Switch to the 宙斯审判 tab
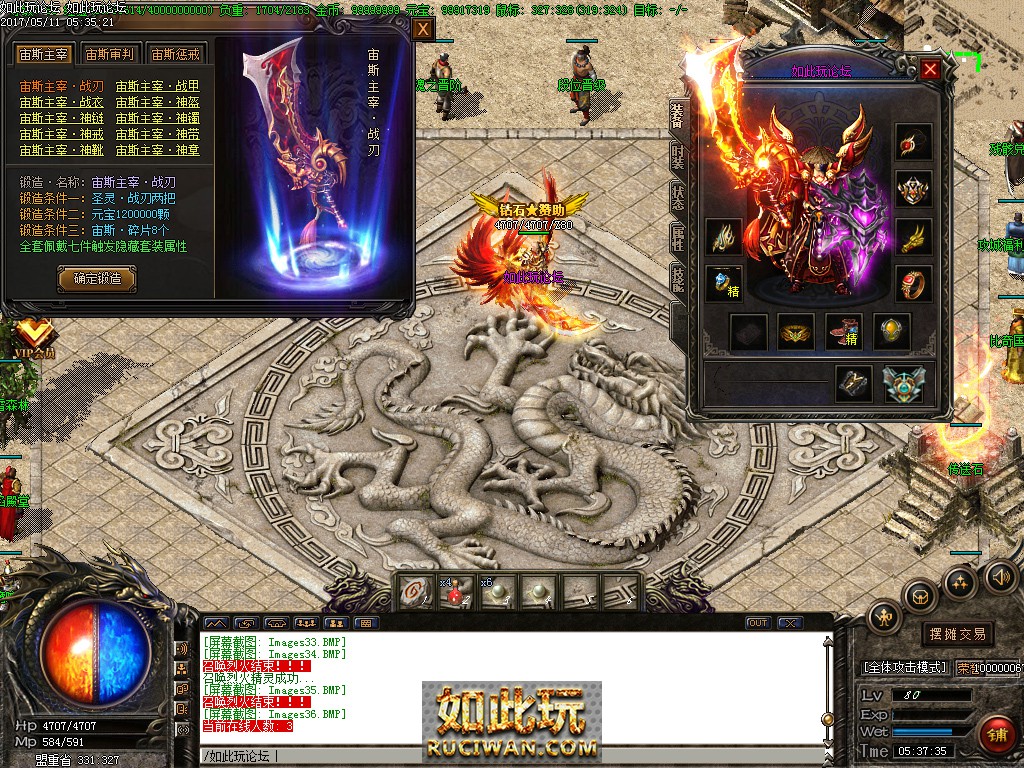Viewport: 1024px width, 768px height. pos(107,55)
